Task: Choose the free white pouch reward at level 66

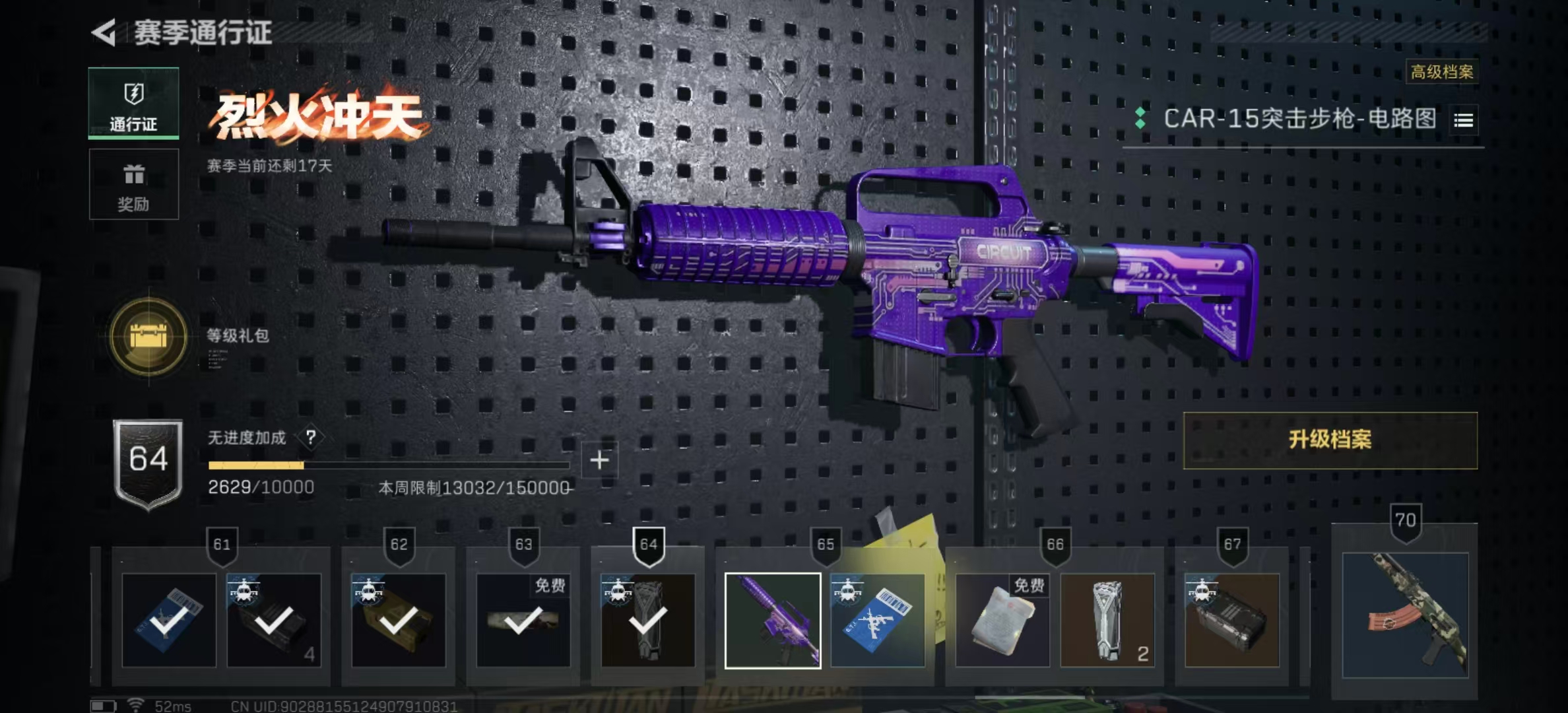Action: pyautogui.click(x=1002, y=621)
